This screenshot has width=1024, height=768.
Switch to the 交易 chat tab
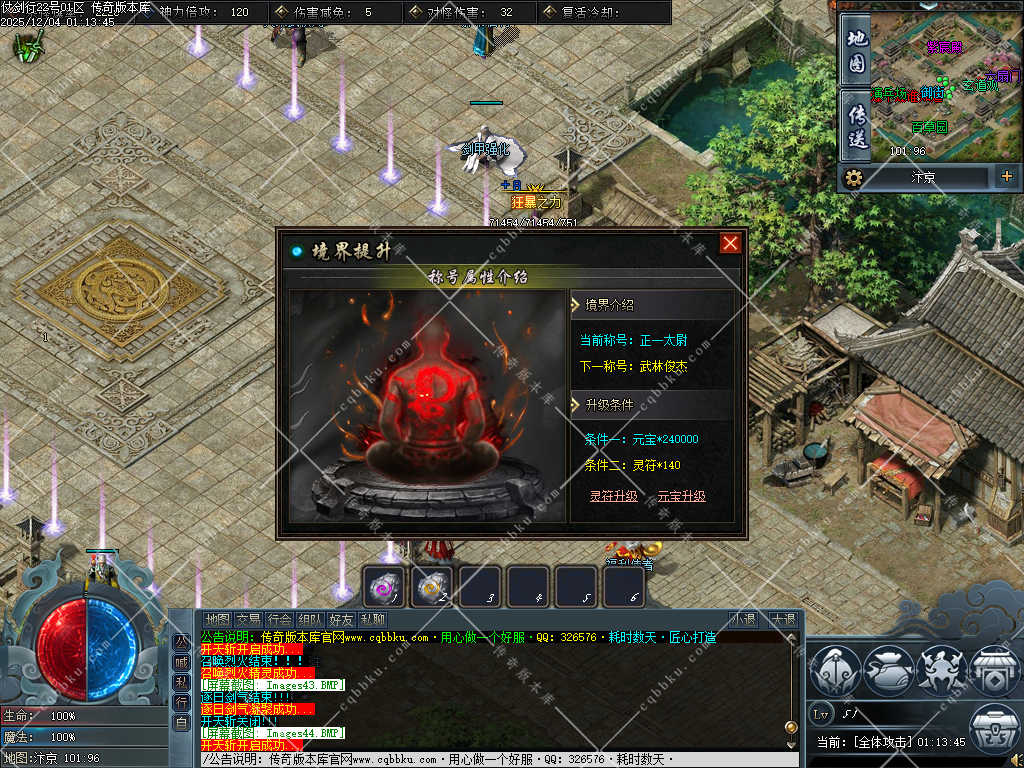tap(248, 620)
